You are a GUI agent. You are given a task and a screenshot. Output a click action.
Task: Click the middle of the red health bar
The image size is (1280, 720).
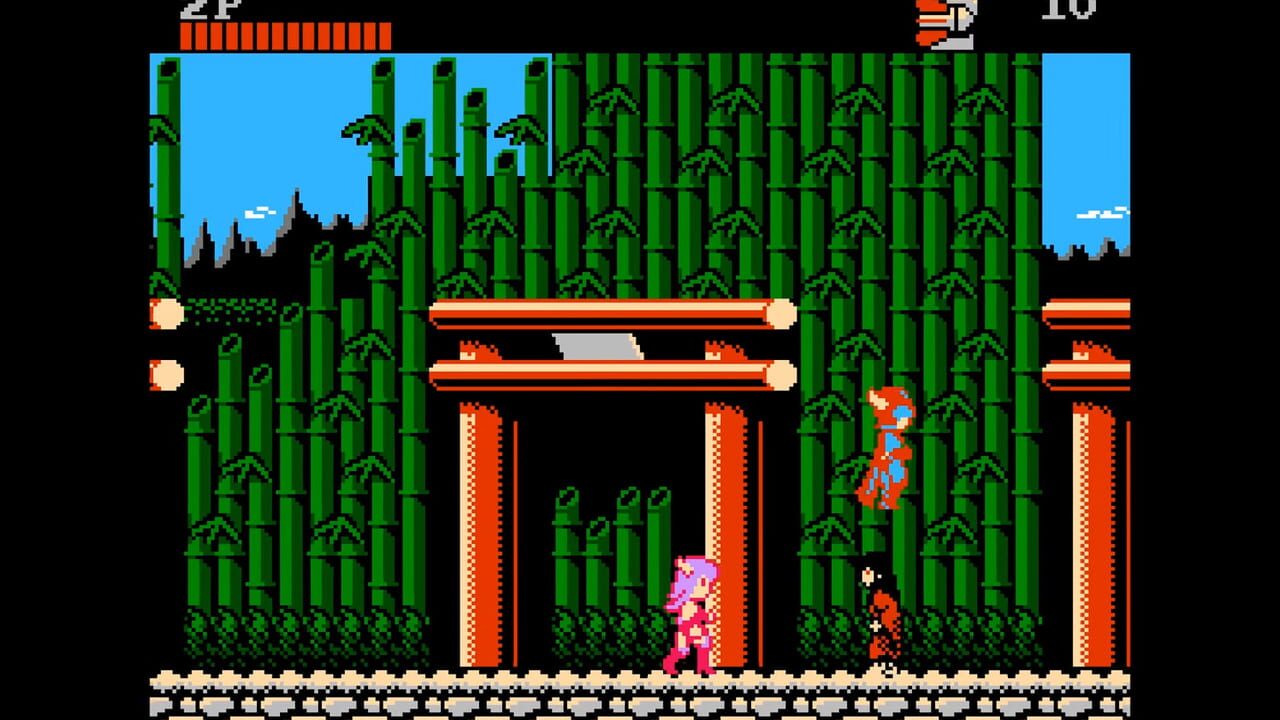coord(285,35)
